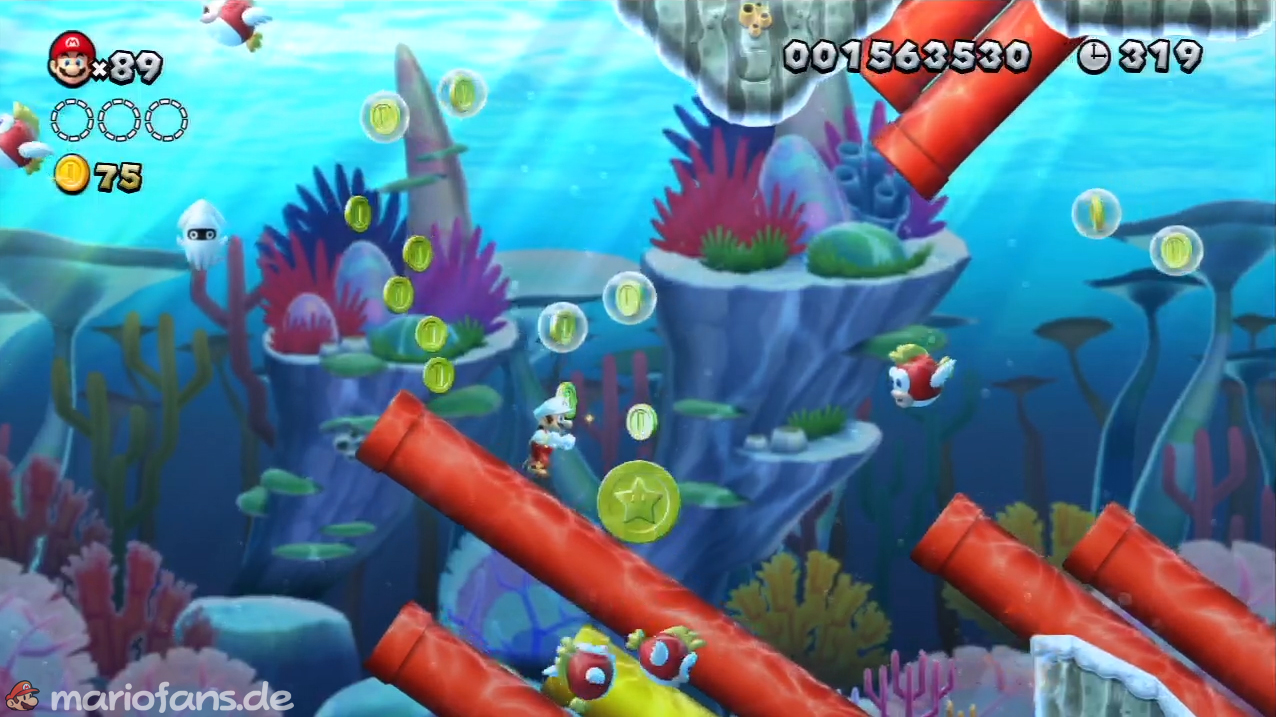Click the timer clock icon
1276x717 pixels.
click(1093, 57)
